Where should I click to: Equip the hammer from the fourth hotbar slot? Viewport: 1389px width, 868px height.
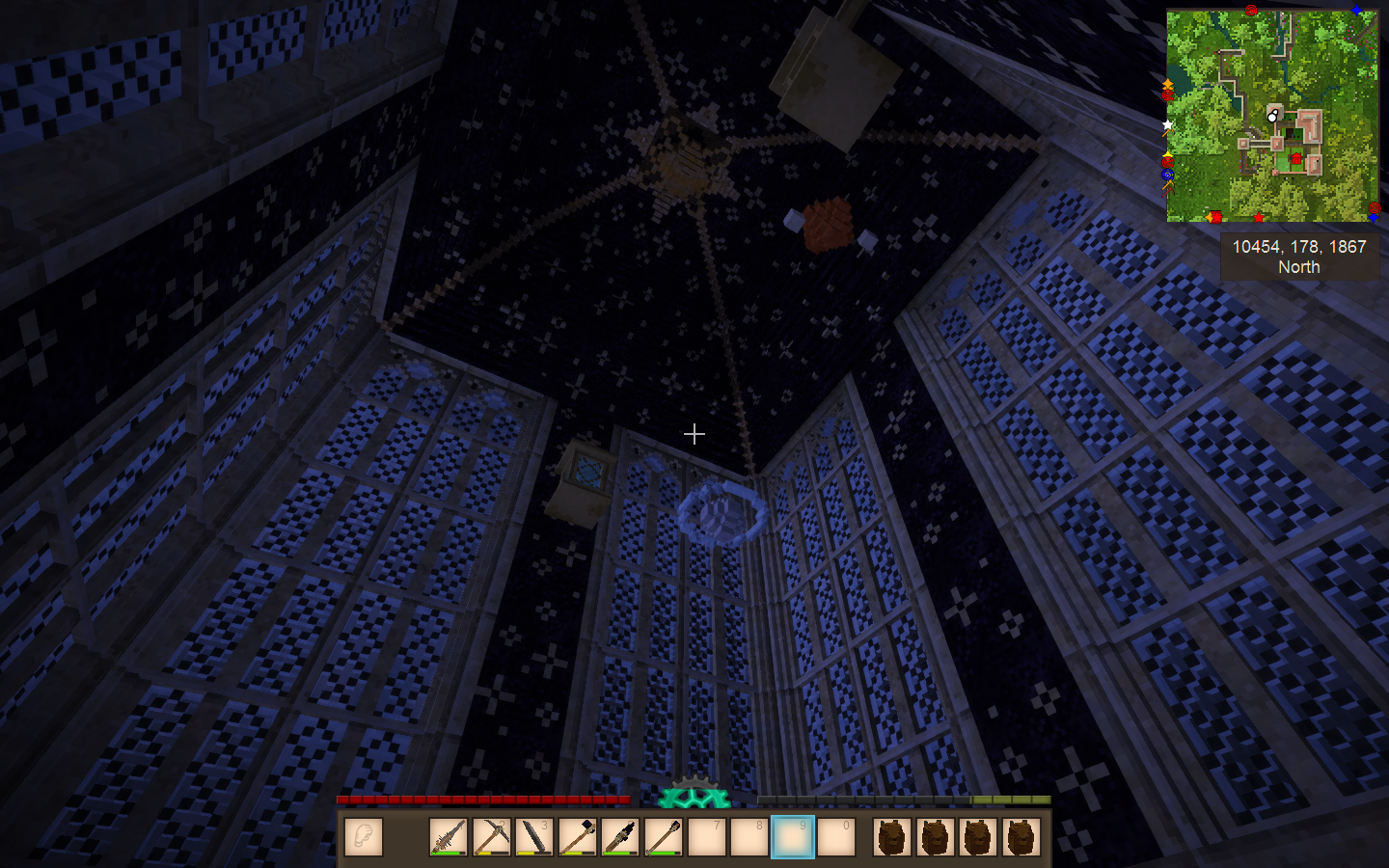pos(577,836)
